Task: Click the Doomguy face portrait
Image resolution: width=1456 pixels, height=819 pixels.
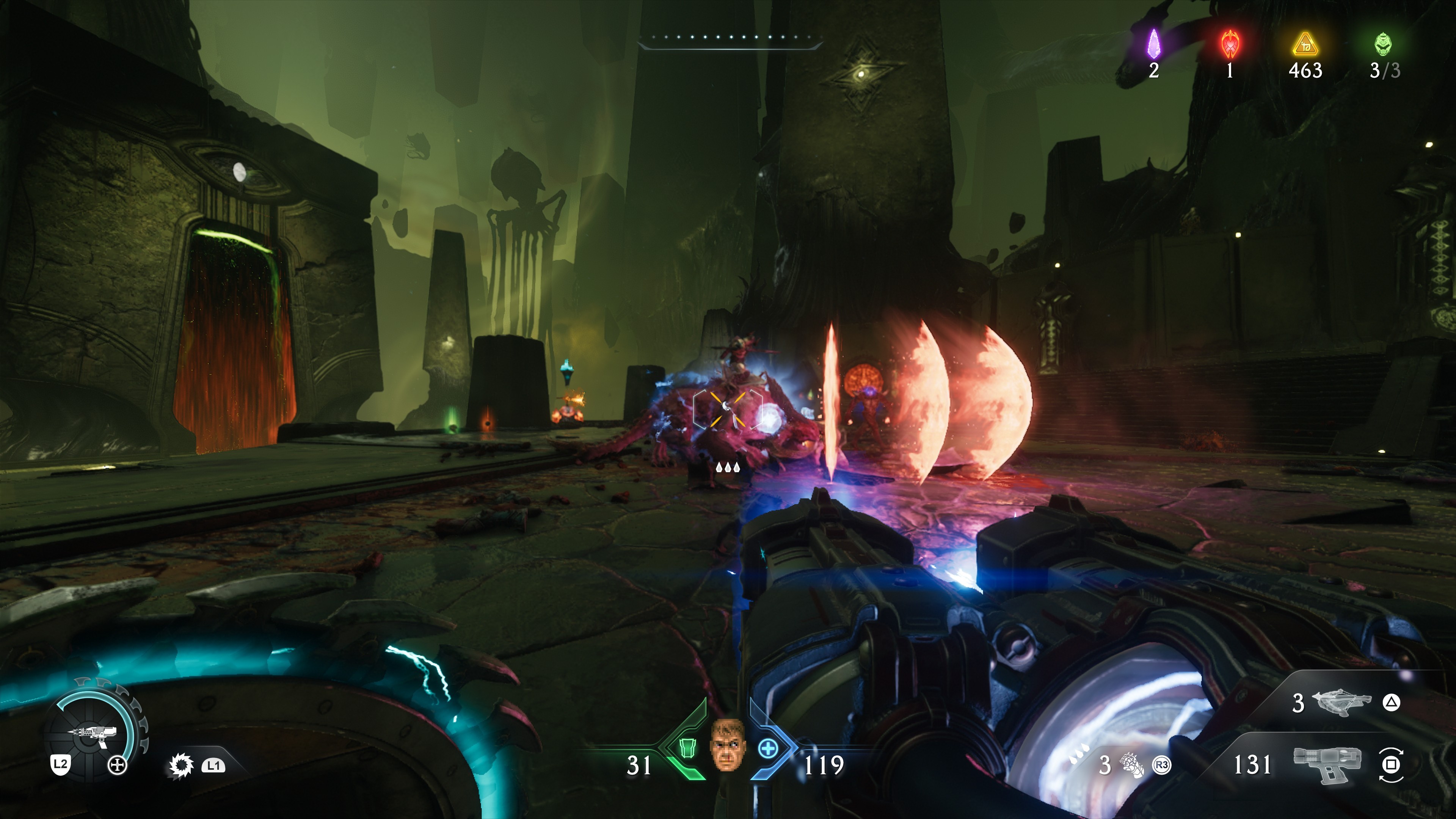Action: click(x=728, y=745)
